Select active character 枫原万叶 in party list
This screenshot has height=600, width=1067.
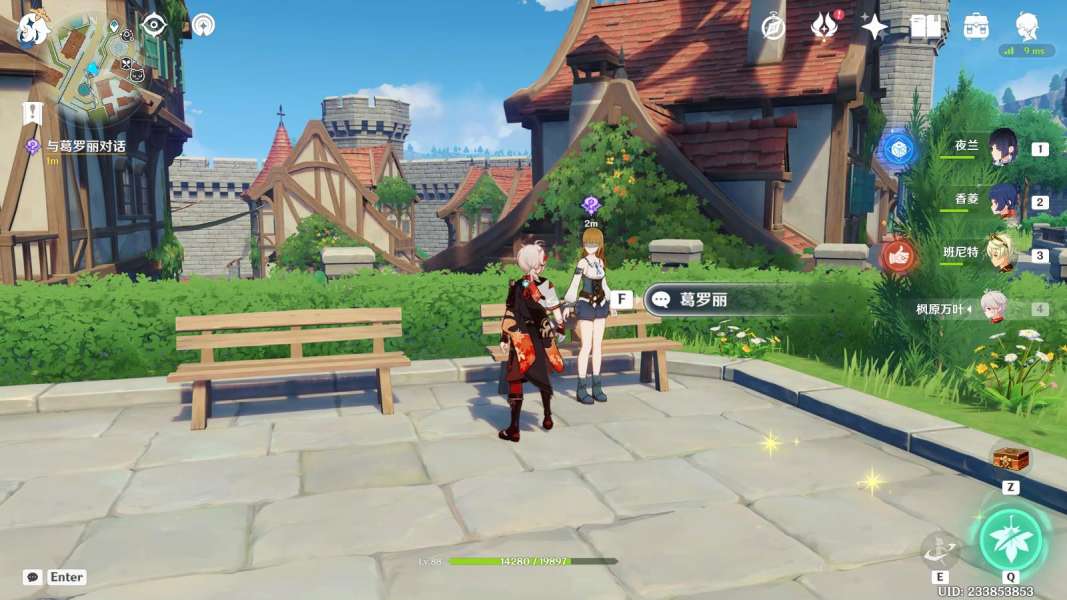992,309
